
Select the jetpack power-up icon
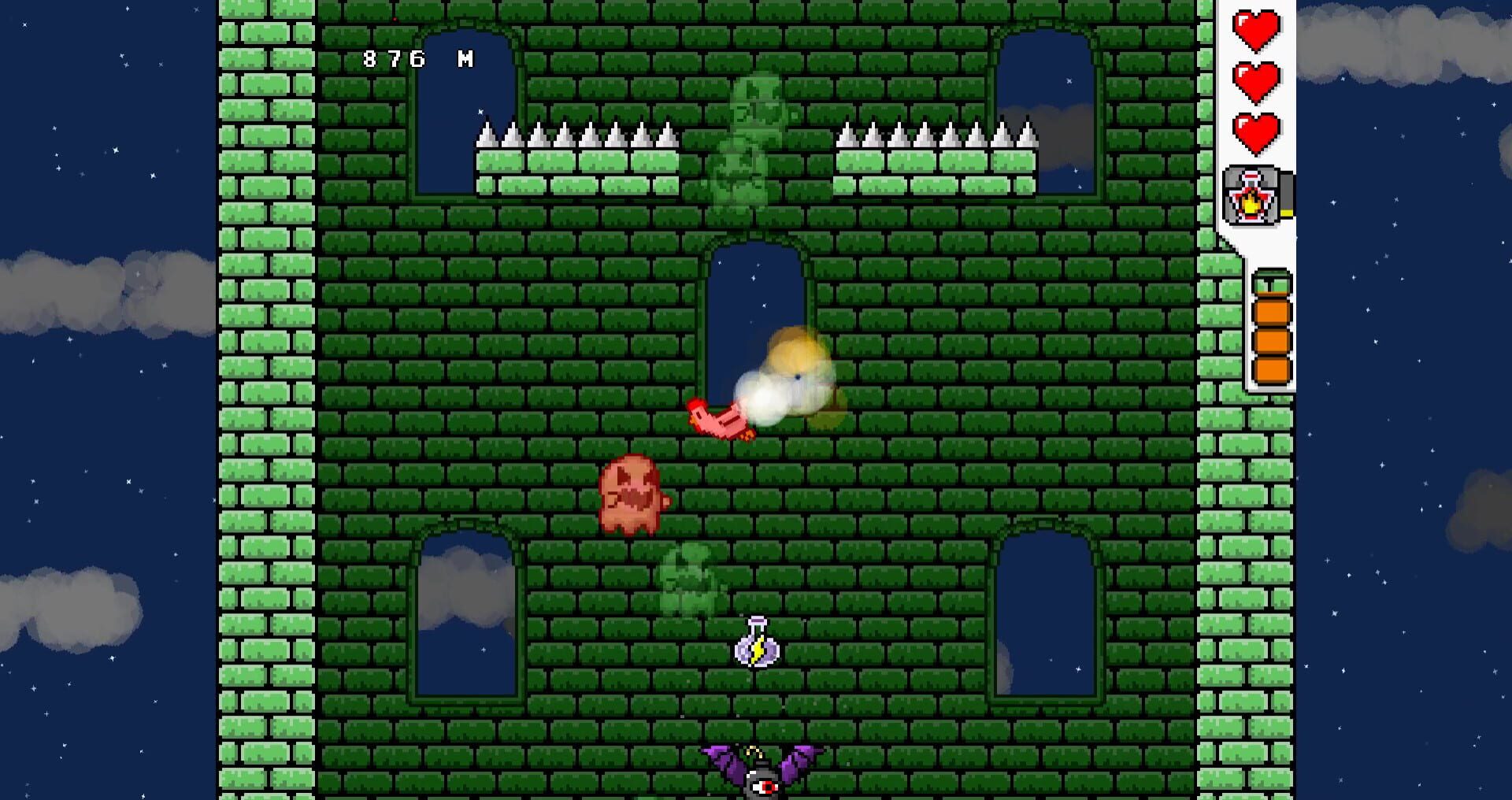1252,195
